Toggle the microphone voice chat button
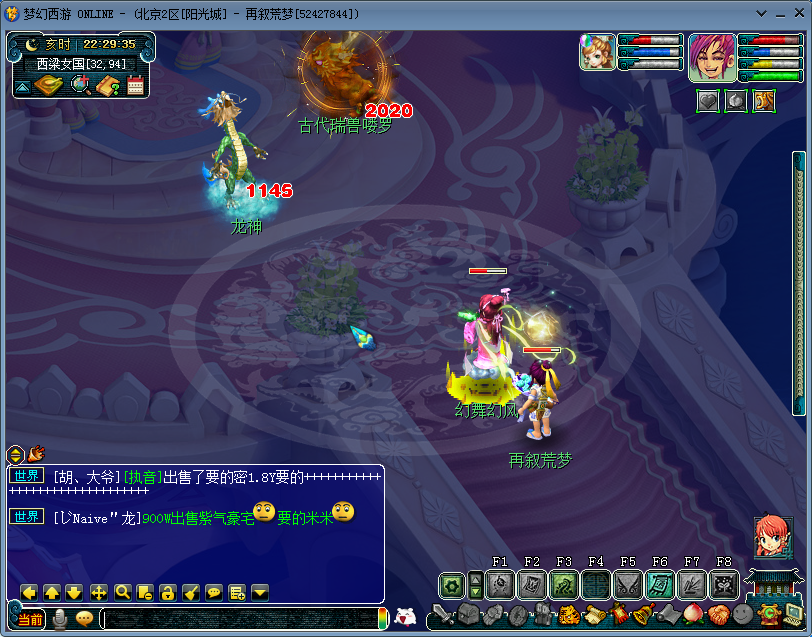This screenshot has width=812, height=637. (61, 618)
